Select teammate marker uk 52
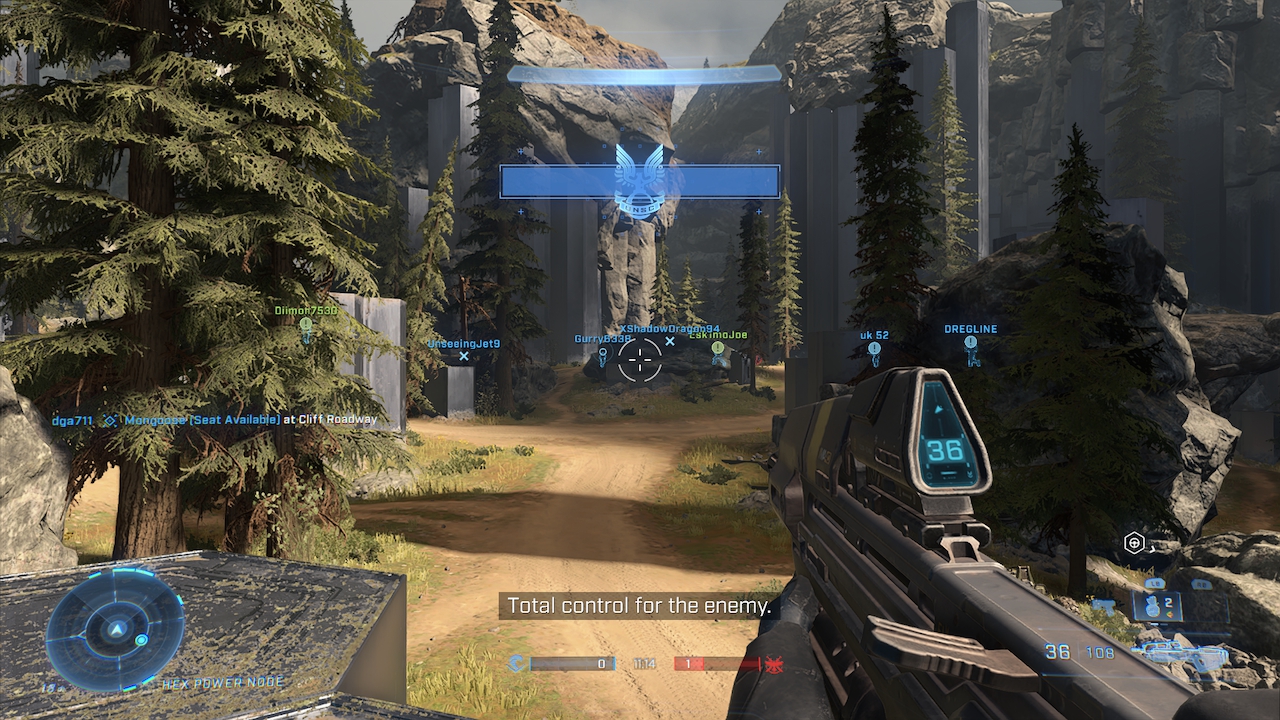Image resolution: width=1280 pixels, height=720 pixels. [x=874, y=349]
